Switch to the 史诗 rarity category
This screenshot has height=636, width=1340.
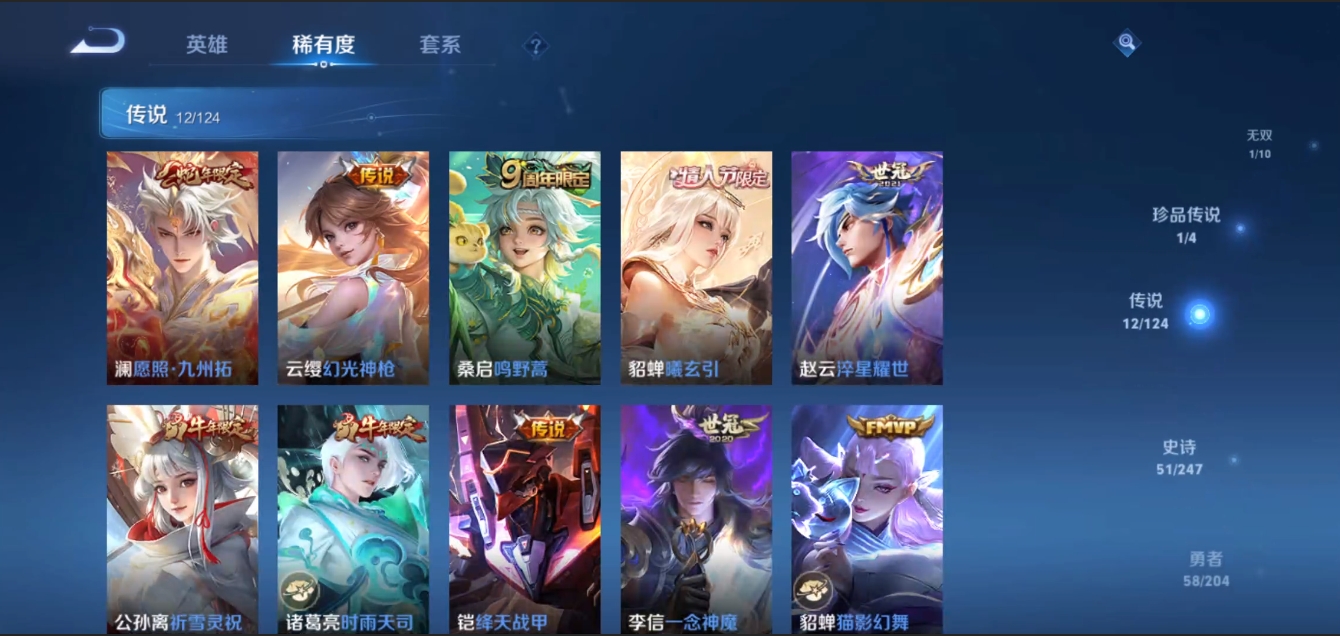tap(1179, 456)
